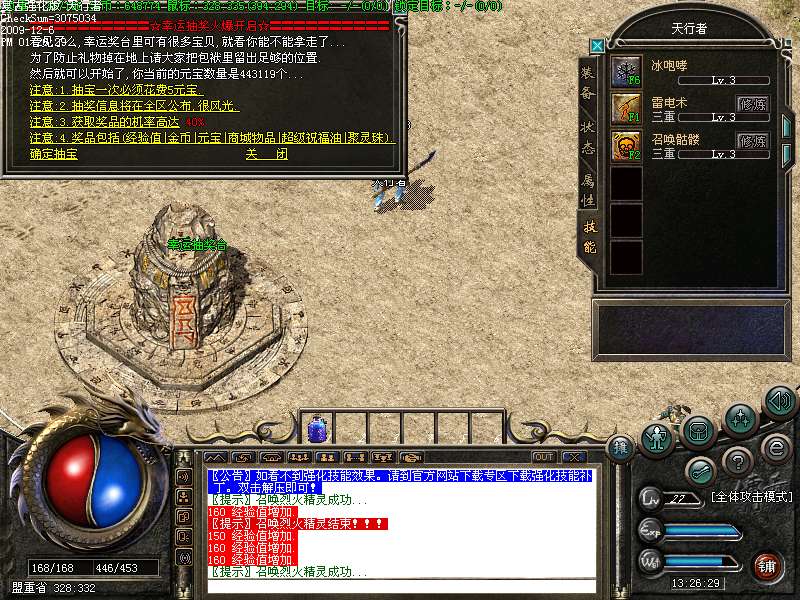
Task: Click the OUT button above chat
Action: [543, 457]
